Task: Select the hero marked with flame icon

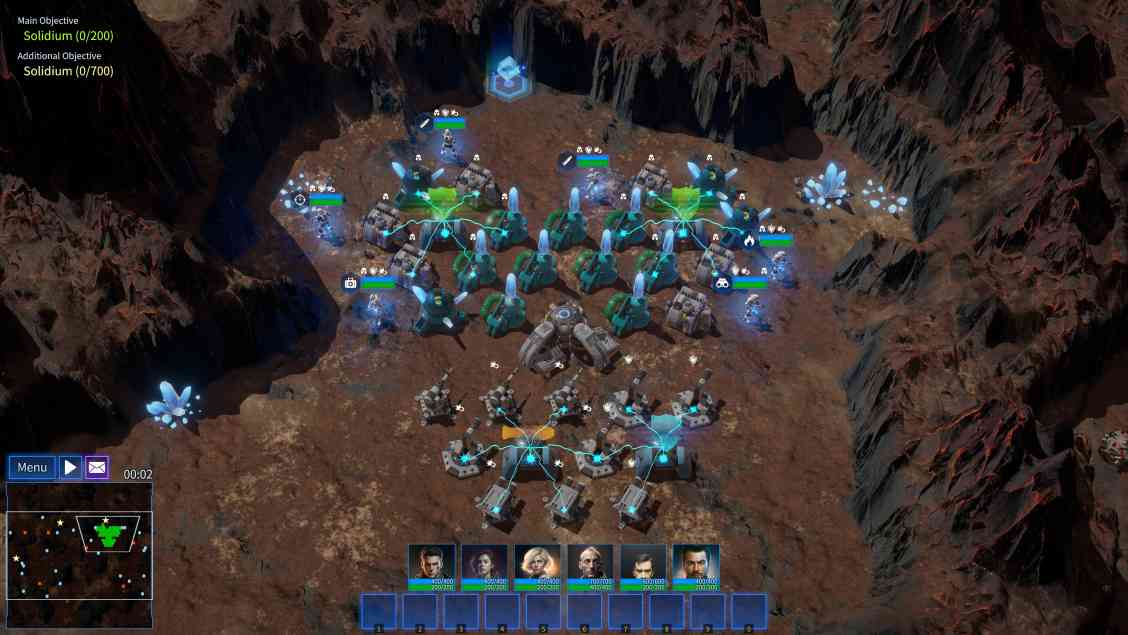Action: pos(778,263)
